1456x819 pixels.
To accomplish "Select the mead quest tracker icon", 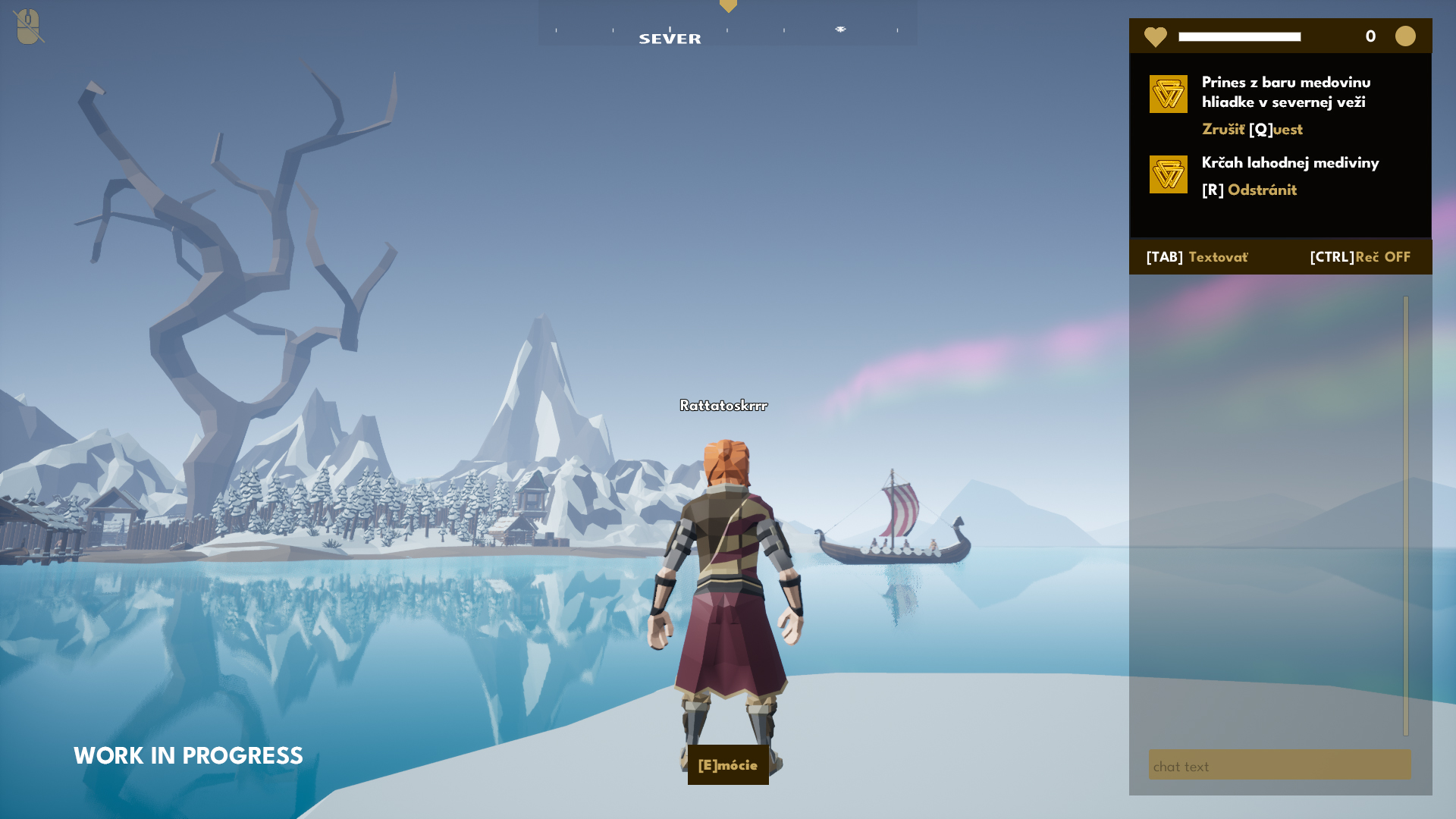I will point(1168,94).
